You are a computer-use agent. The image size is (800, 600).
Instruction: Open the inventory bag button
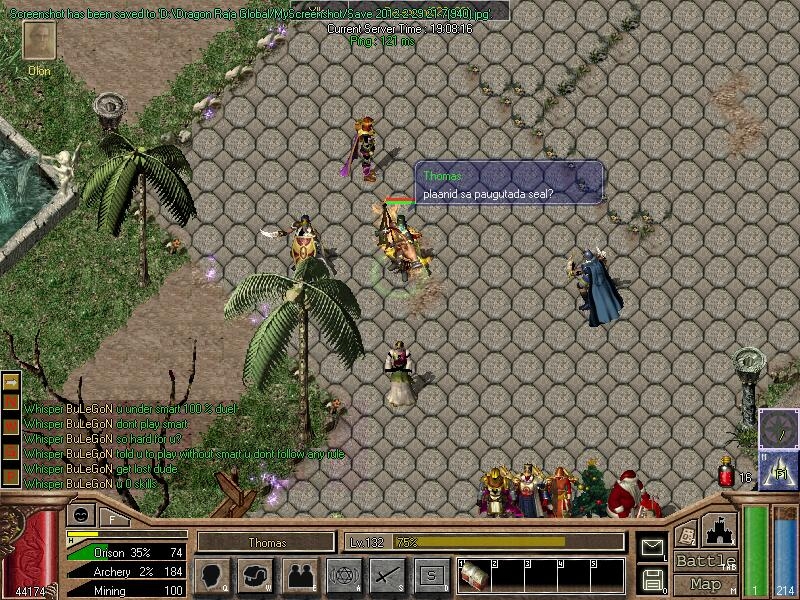pyautogui.click(x=257, y=576)
